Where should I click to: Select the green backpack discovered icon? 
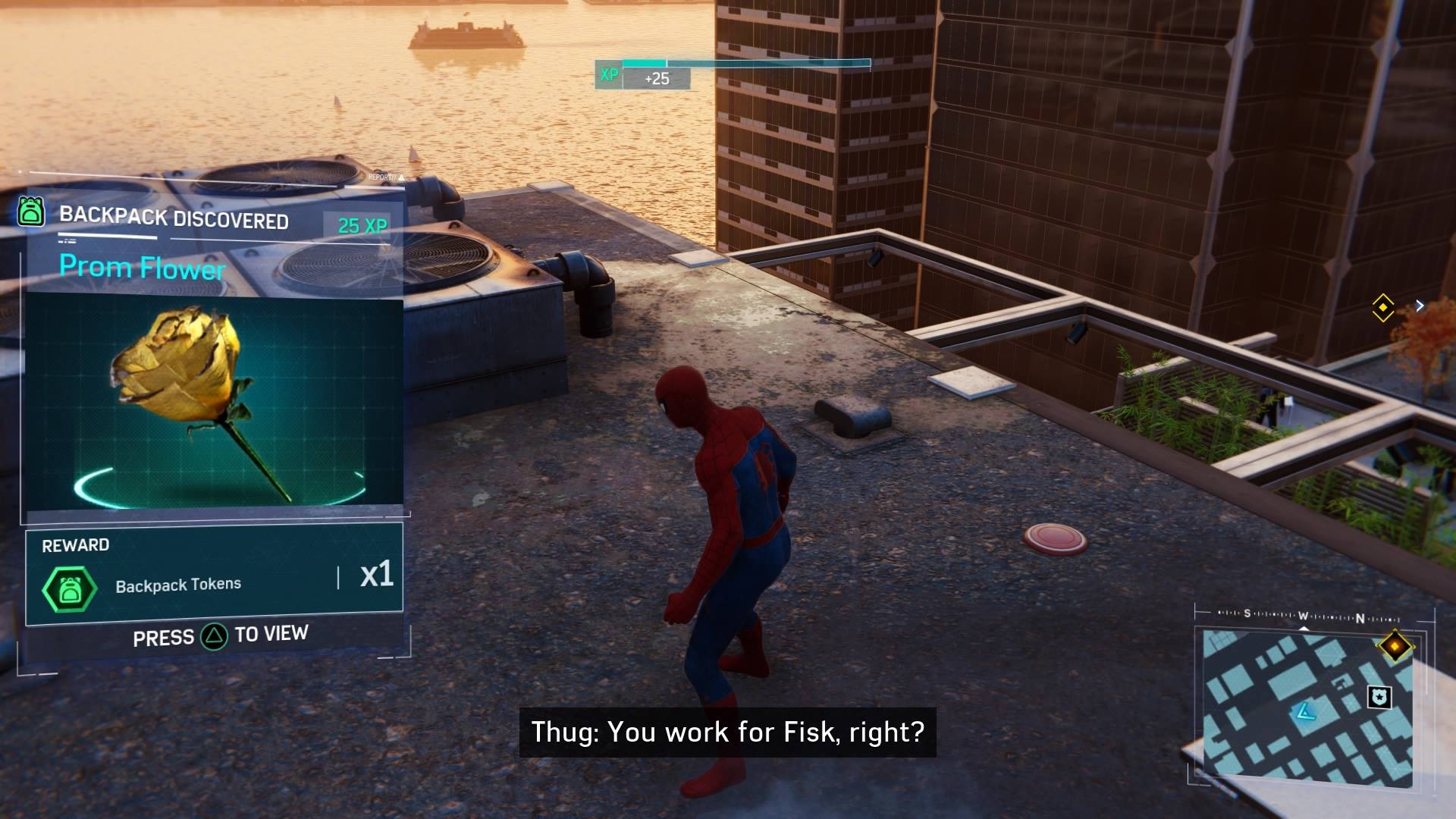31,212
